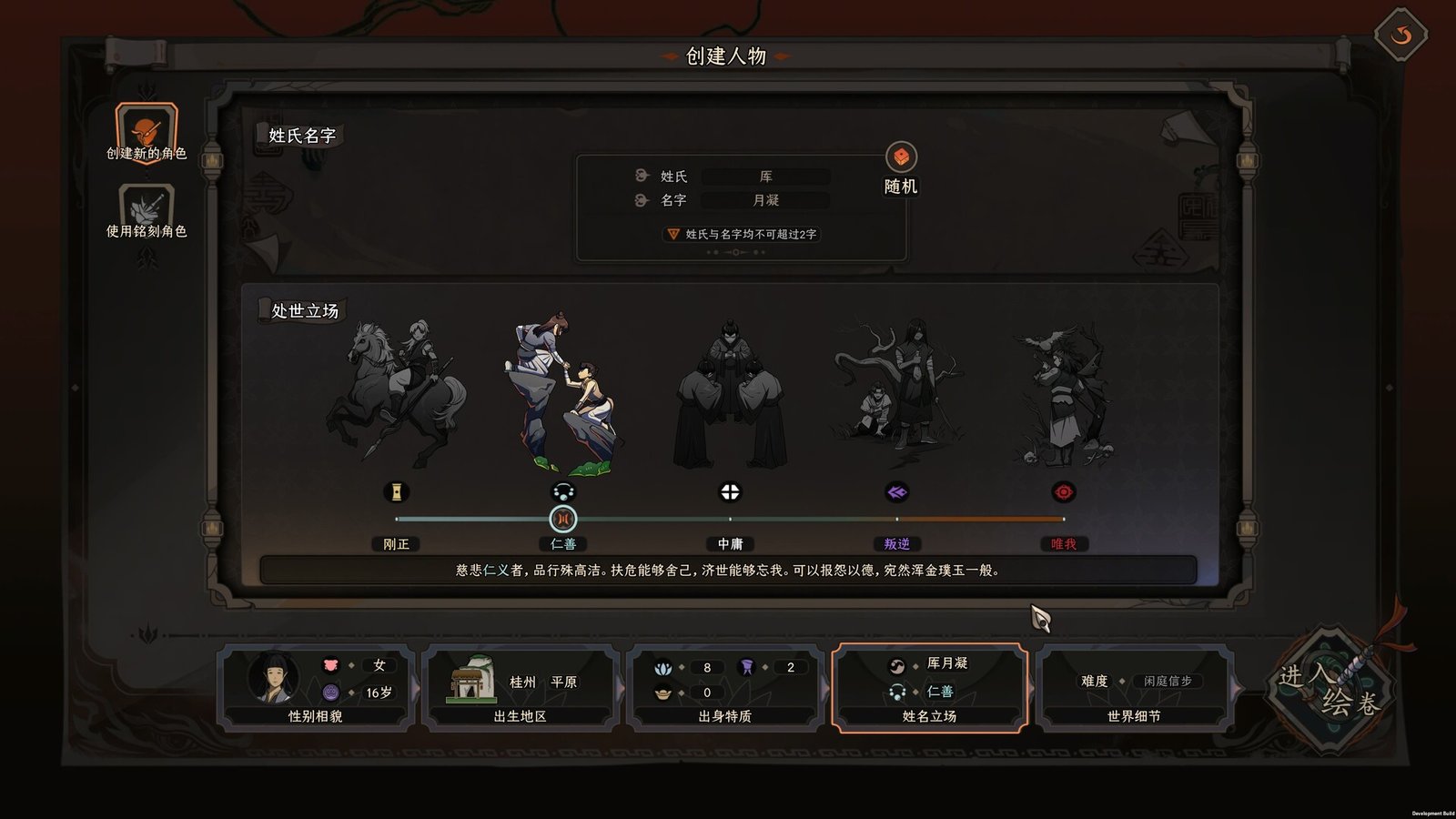Click the orange 随机 dice icon
The height and width of the screenshot is (819, 1456).
[x=900, y=157]
